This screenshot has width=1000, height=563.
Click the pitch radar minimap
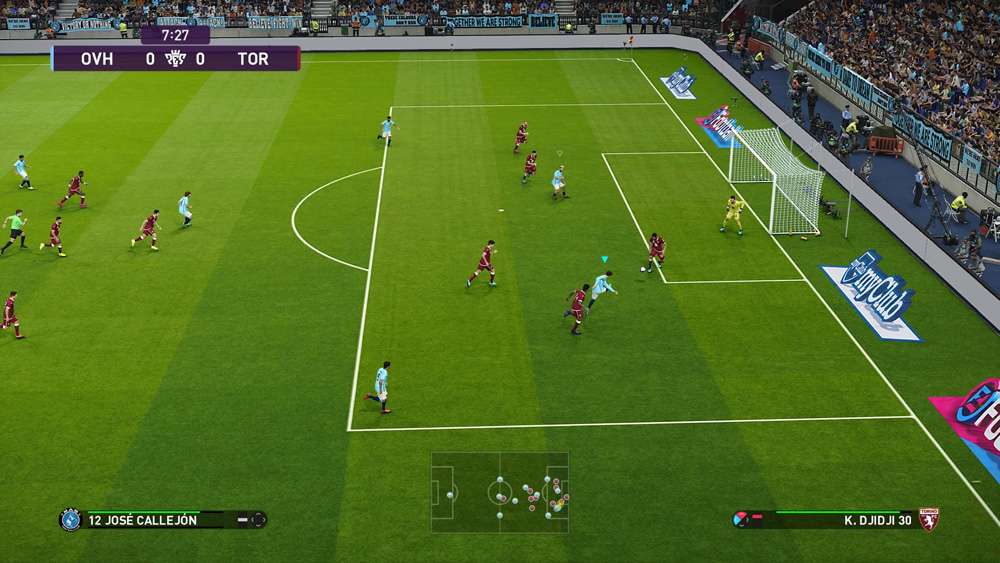tap(500, 492)
